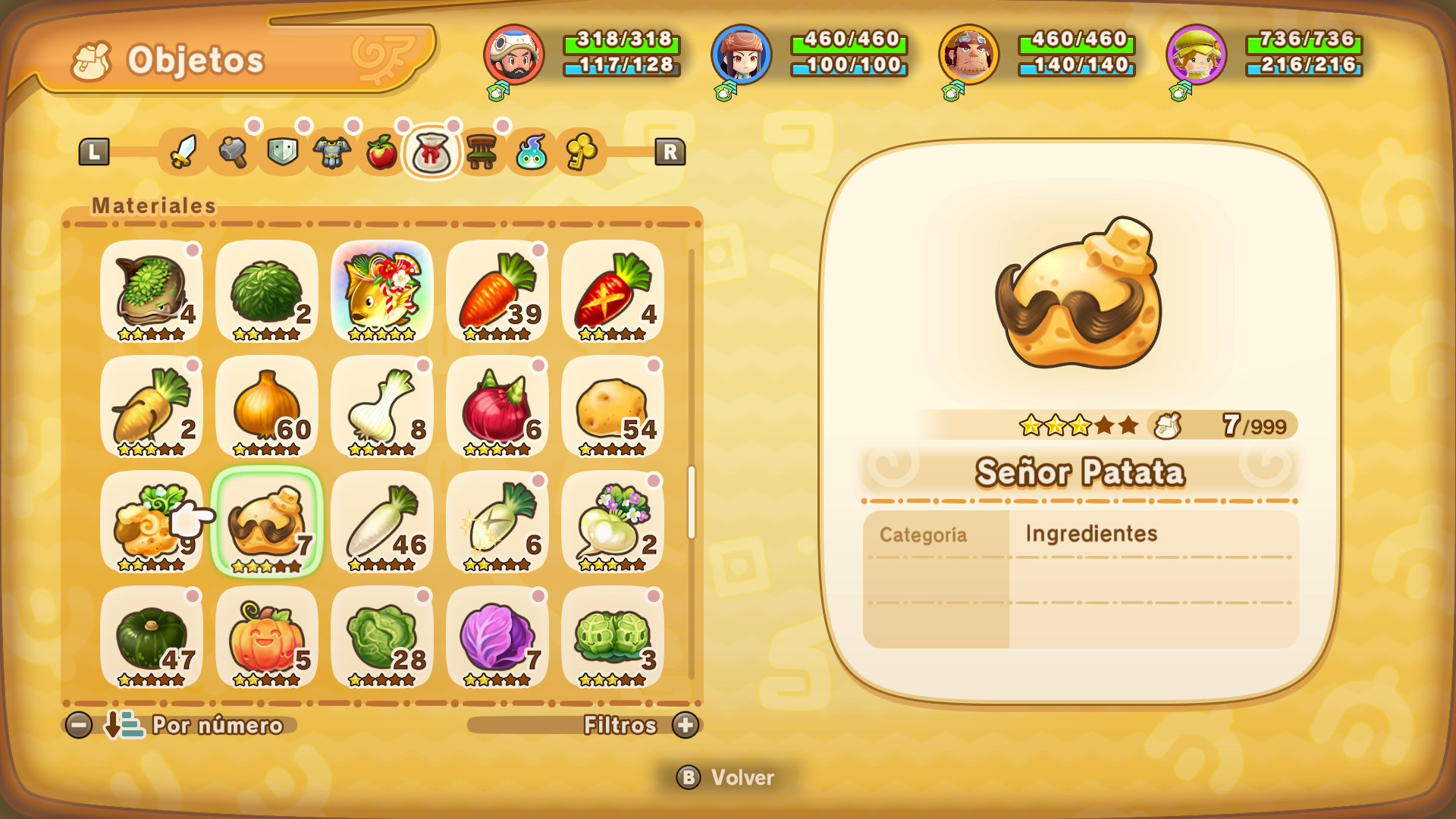Select the shield category tab
The height and width of the screenshot is (819, 1456).
click(x=283, y=152)
